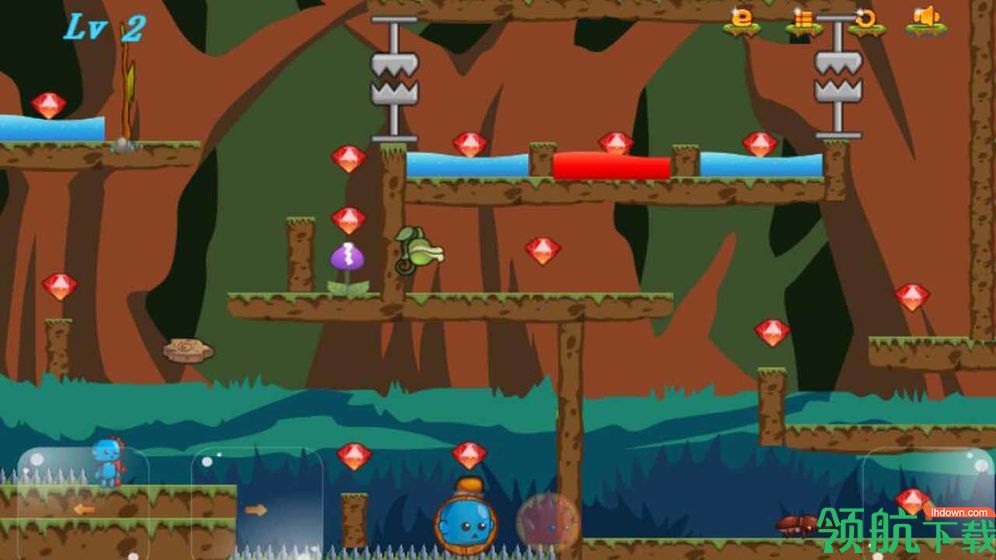Click the orange 'e' icon
Screen dimensions: 996x560
(741, 19)
